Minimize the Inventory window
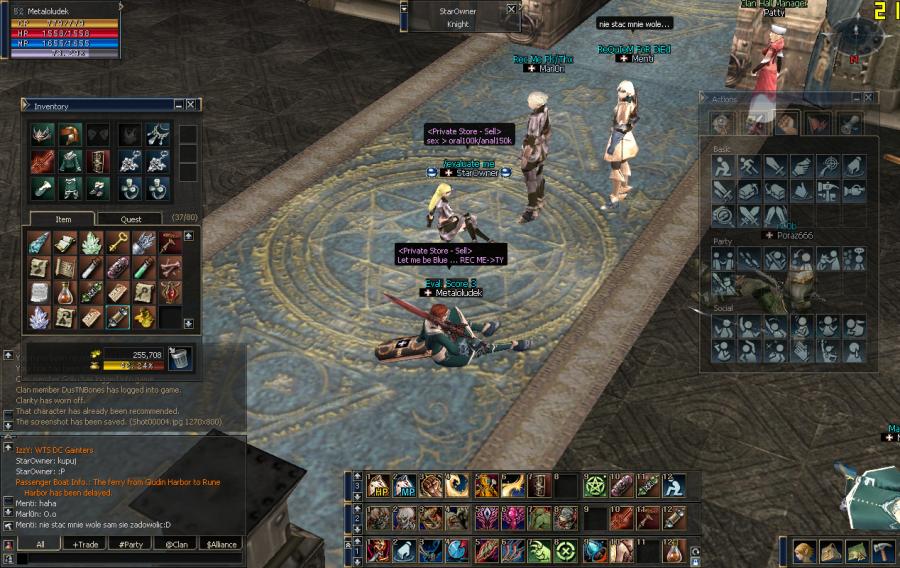This screenshot has width=900, height=568. (x=178, y=105)
